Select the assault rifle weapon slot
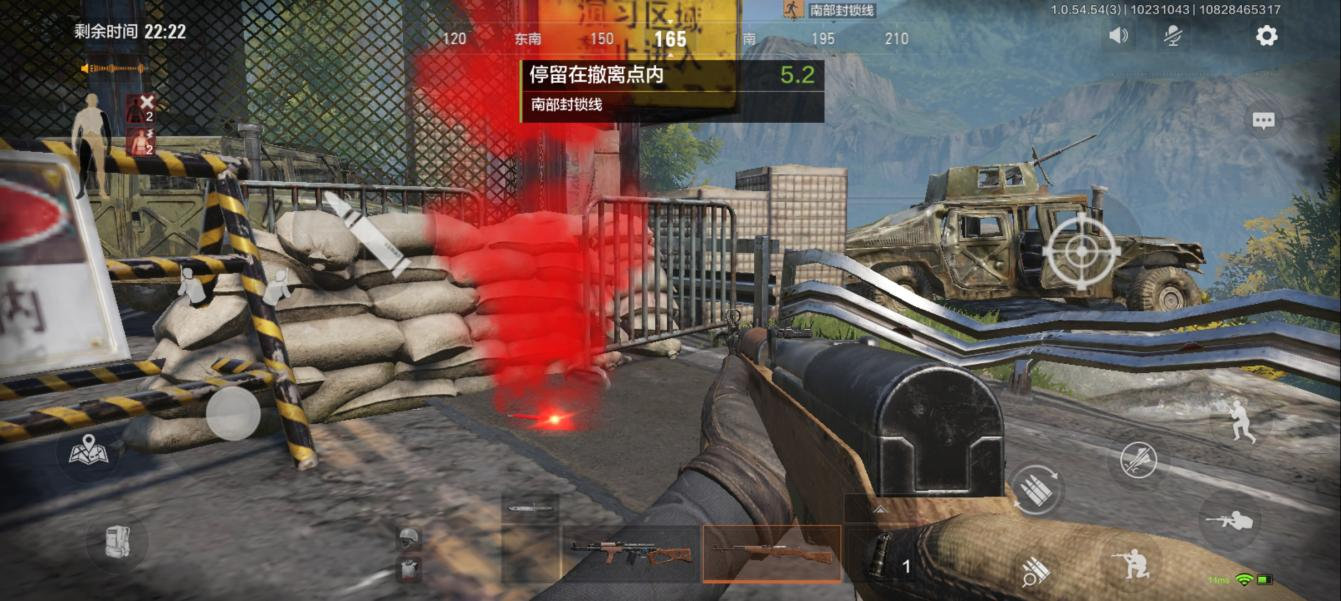 coord(630,553)
